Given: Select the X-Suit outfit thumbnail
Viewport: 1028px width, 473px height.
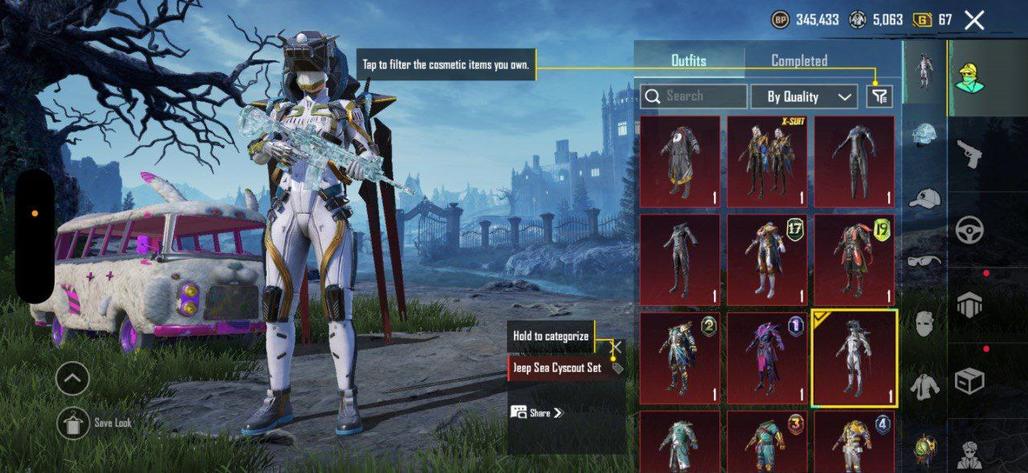Looking at the screenshot, I should coord(766,162).
